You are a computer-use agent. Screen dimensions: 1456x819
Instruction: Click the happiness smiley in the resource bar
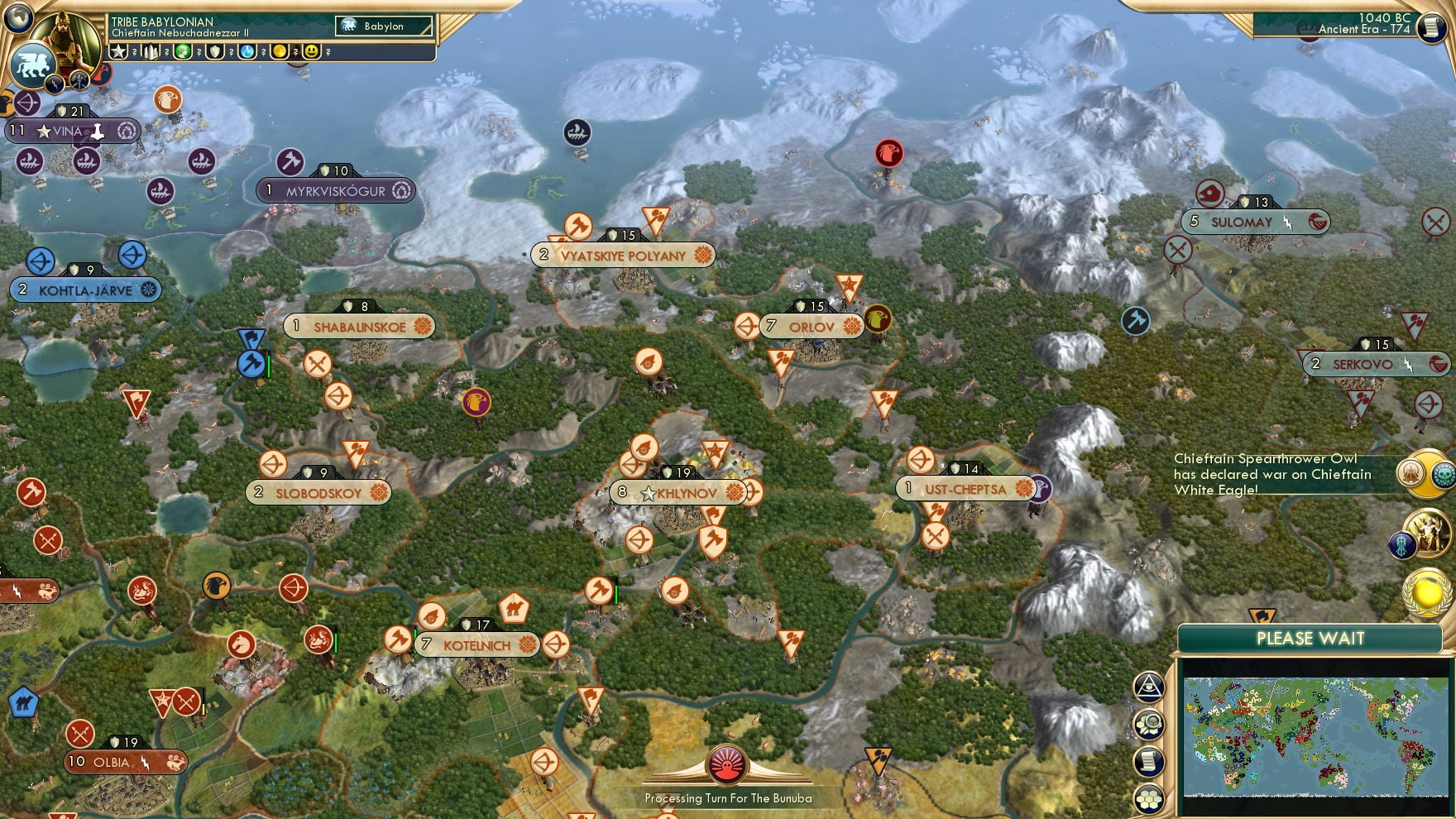[310, 52]
